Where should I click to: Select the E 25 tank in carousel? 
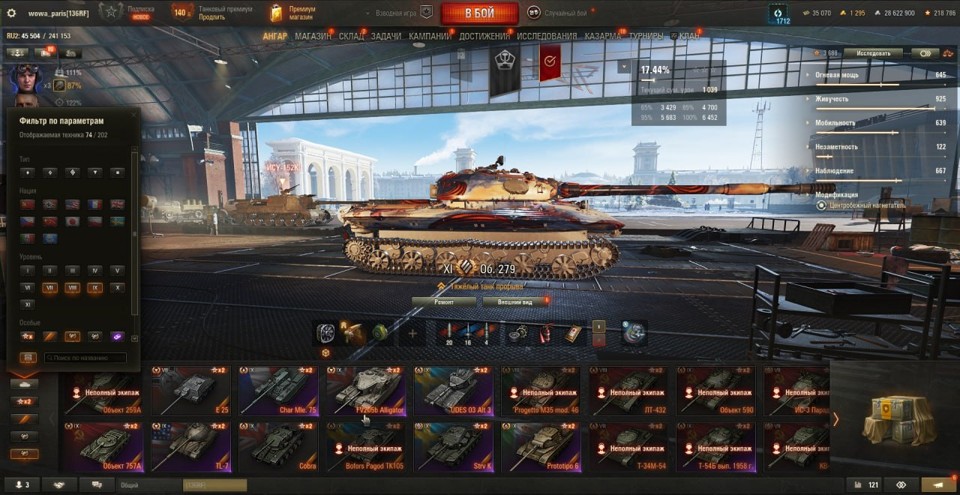pos(191,391)
